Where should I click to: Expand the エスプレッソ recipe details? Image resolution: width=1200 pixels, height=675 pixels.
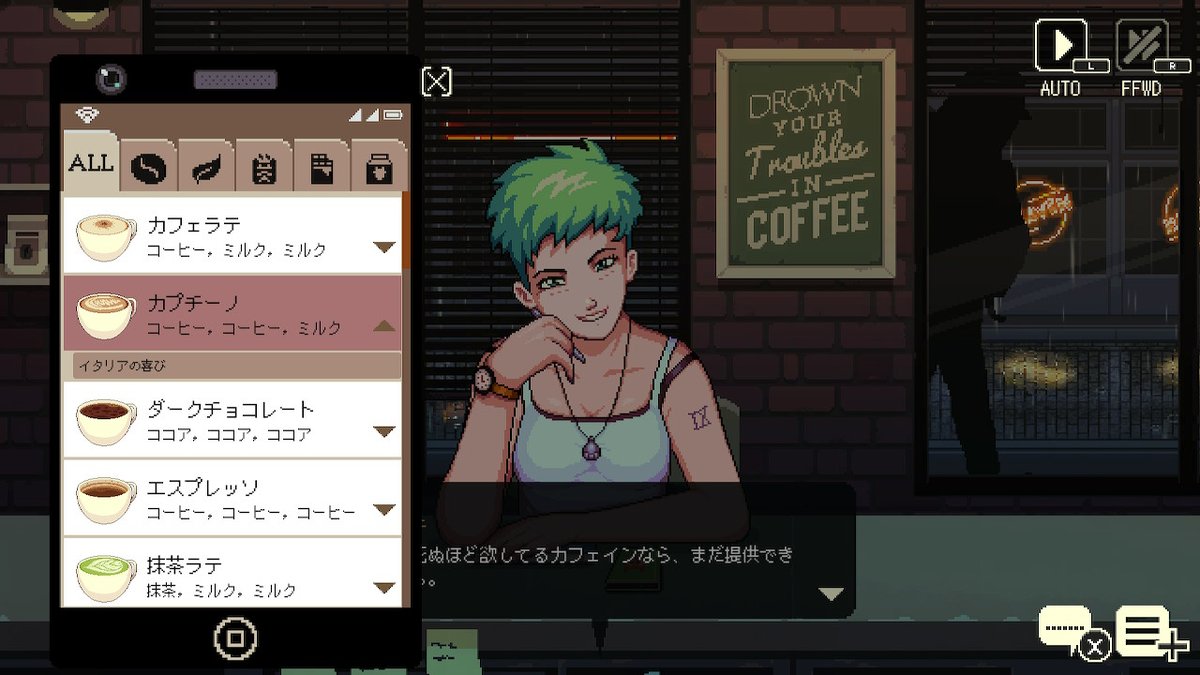pyautogui.click(x=384, y=510)
